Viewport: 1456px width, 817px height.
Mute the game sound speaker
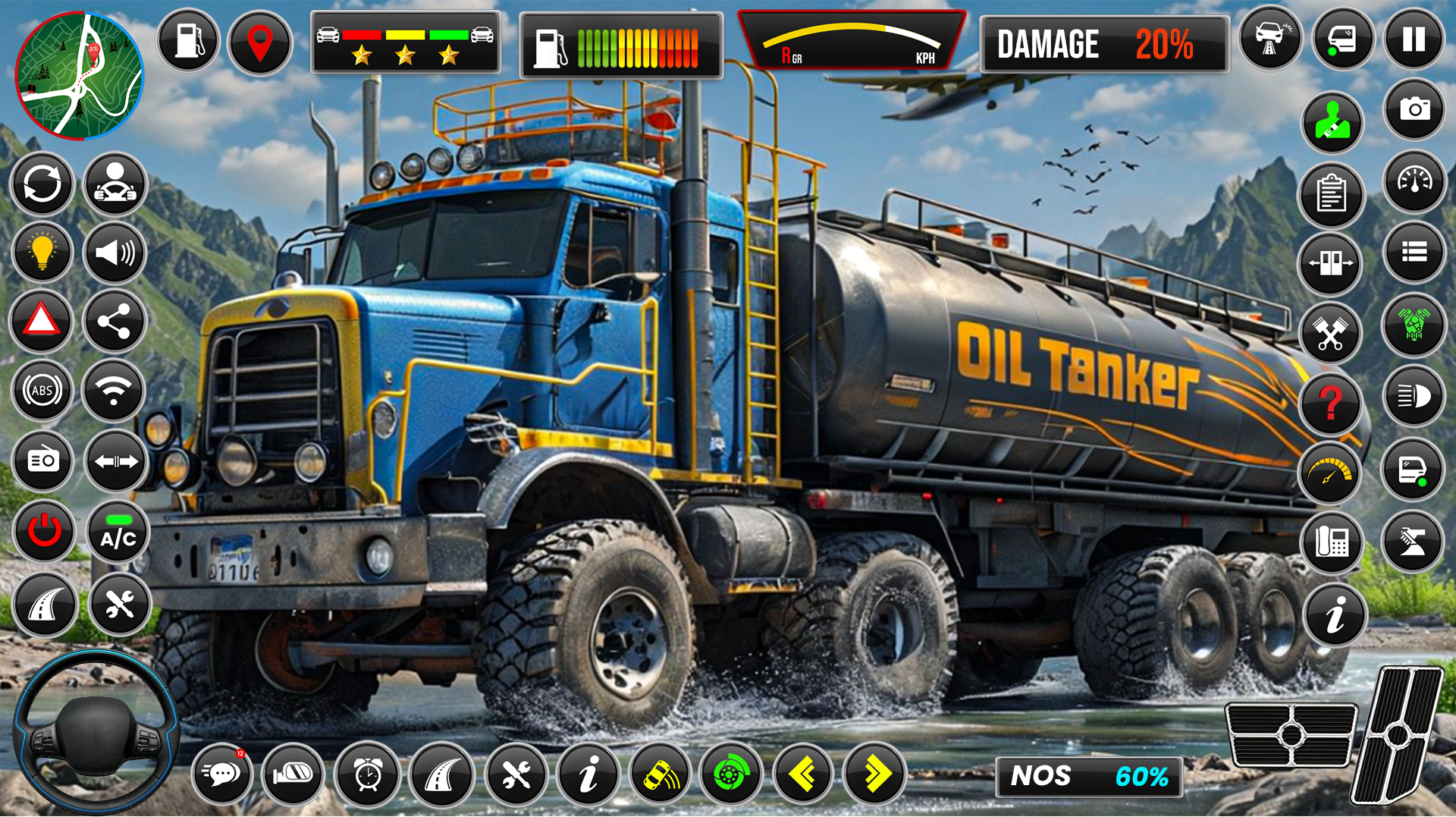115,253
